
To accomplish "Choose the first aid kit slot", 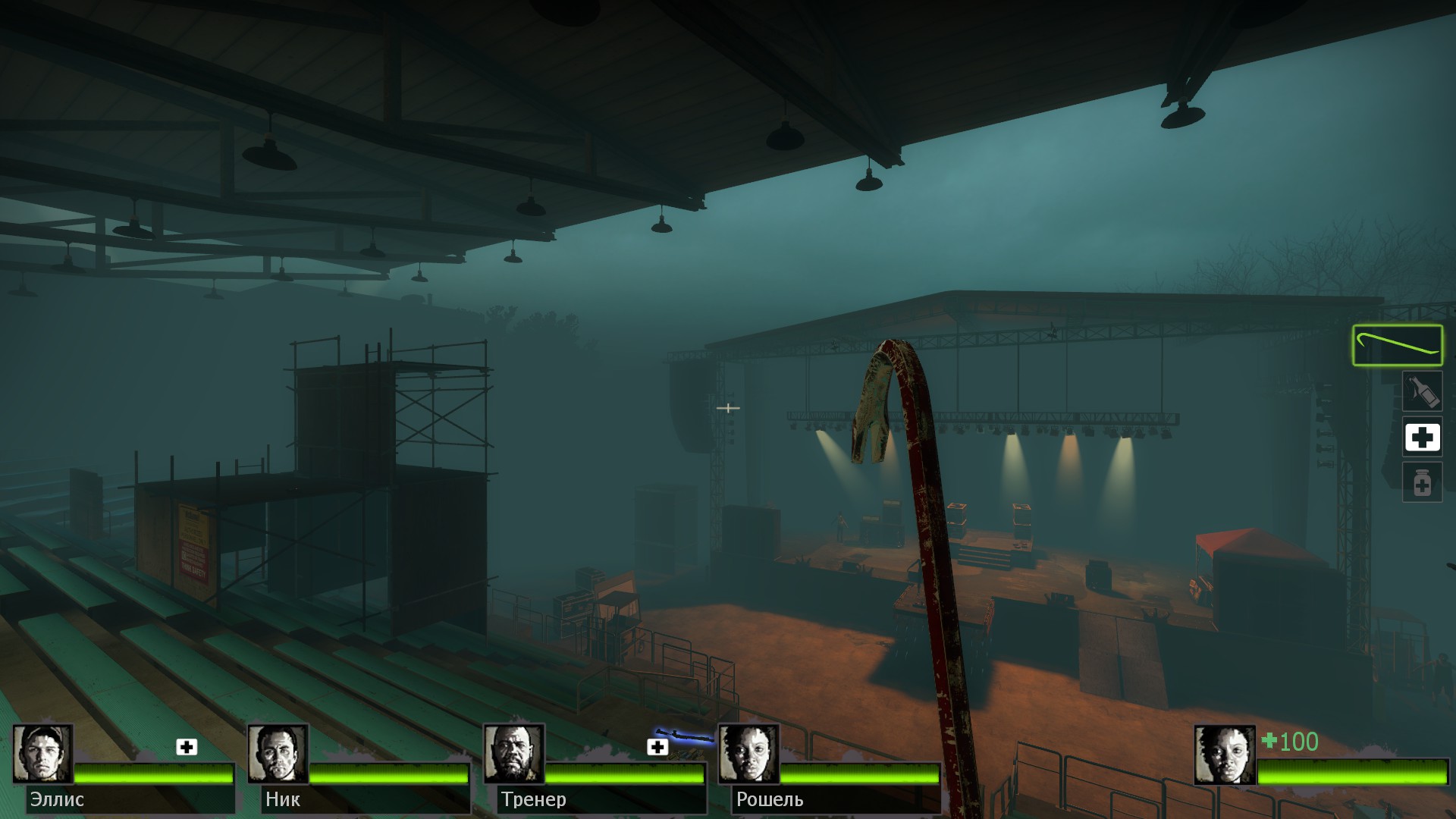I will (1422, 438).
